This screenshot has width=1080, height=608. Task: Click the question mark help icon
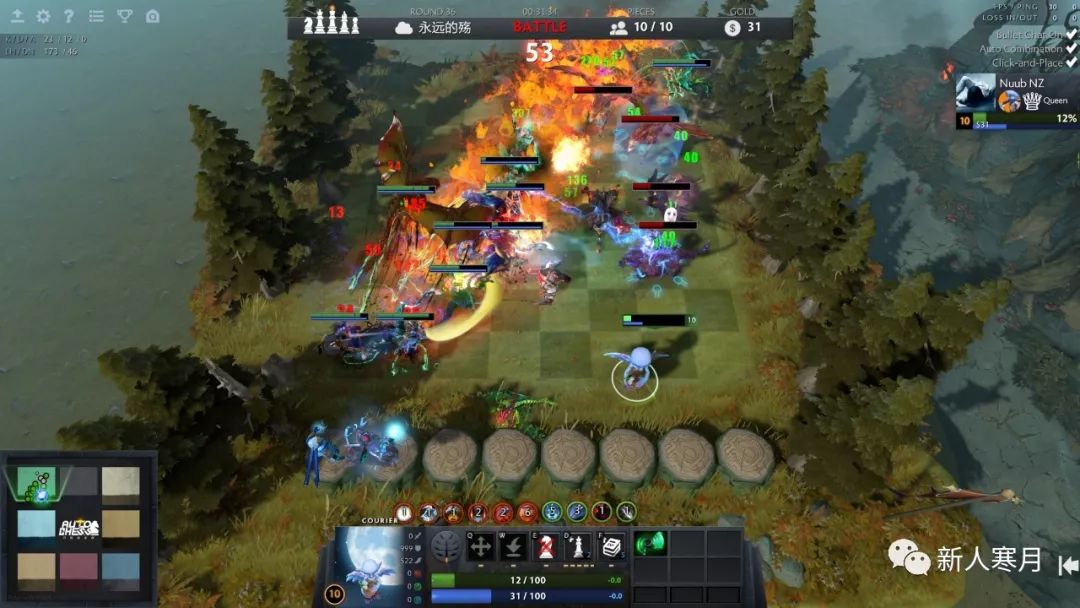pos(69,16)
